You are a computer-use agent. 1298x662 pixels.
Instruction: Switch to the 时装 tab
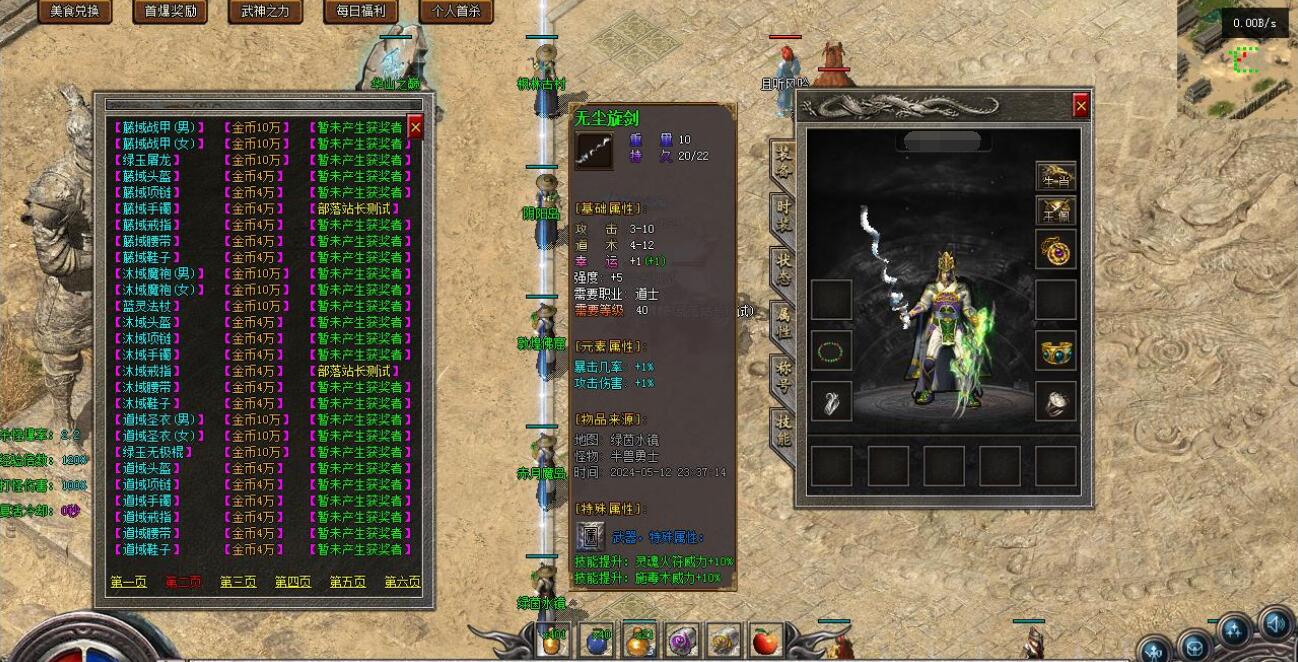784,215
